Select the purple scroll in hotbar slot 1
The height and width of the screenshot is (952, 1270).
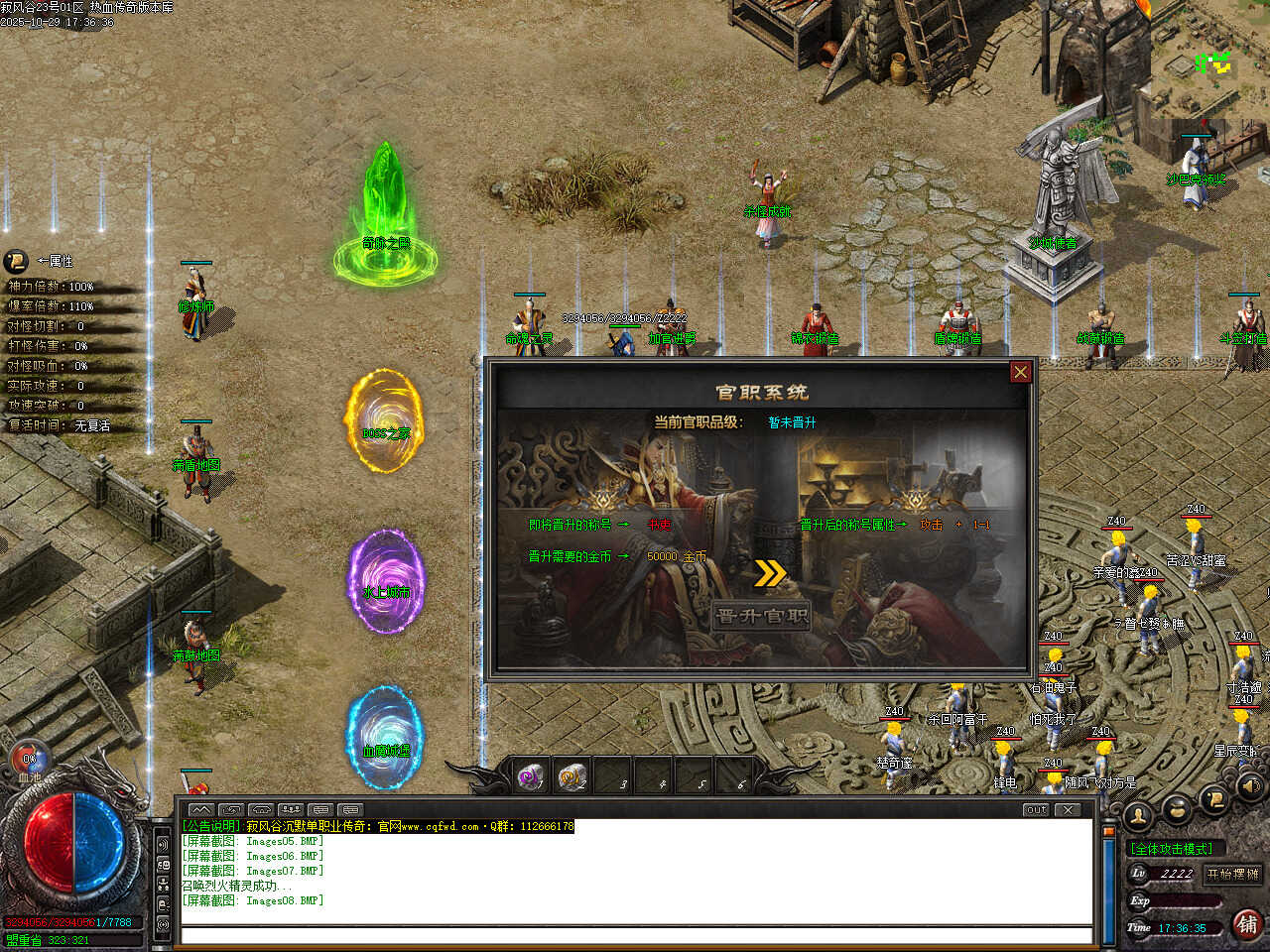click(531, 776)
